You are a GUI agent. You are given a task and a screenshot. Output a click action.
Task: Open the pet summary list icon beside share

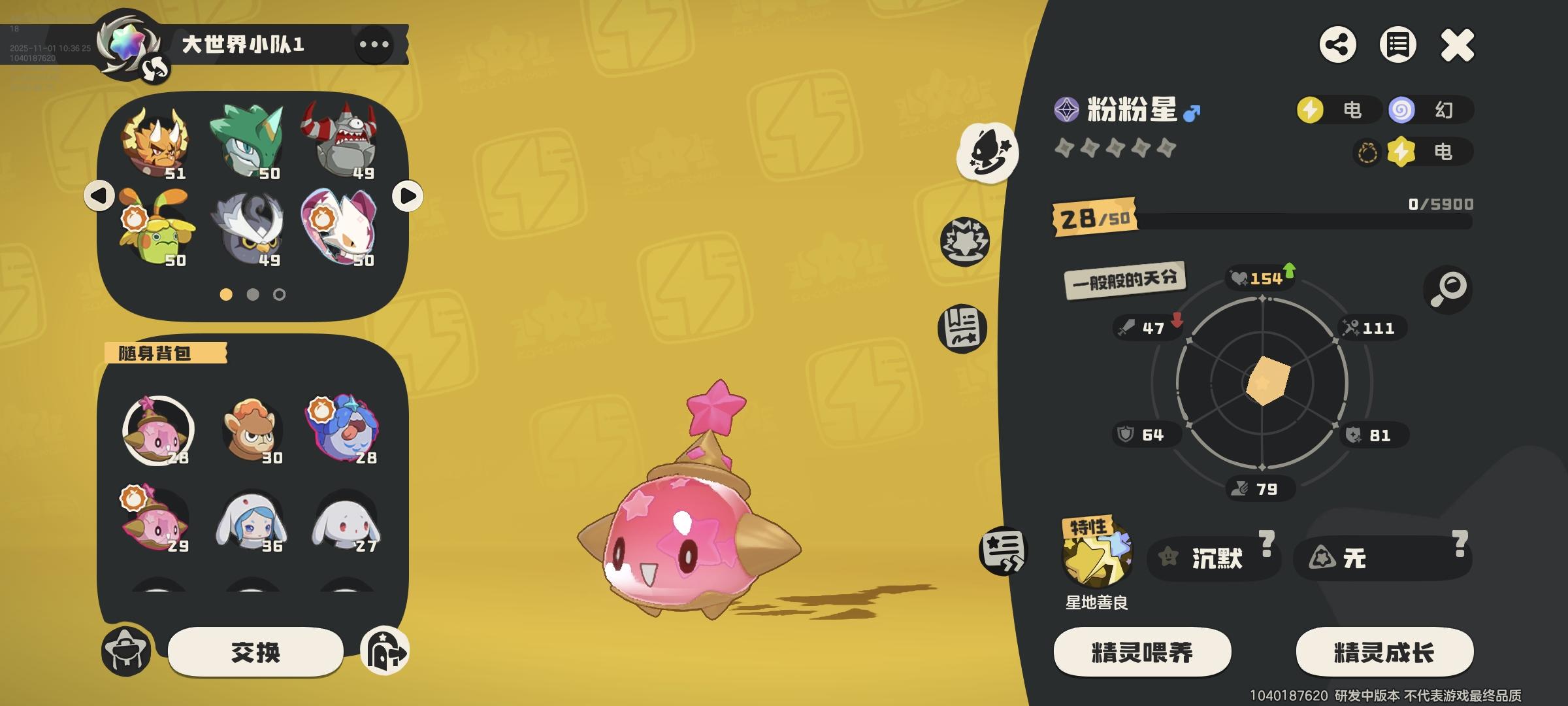tap(1398, 46)
